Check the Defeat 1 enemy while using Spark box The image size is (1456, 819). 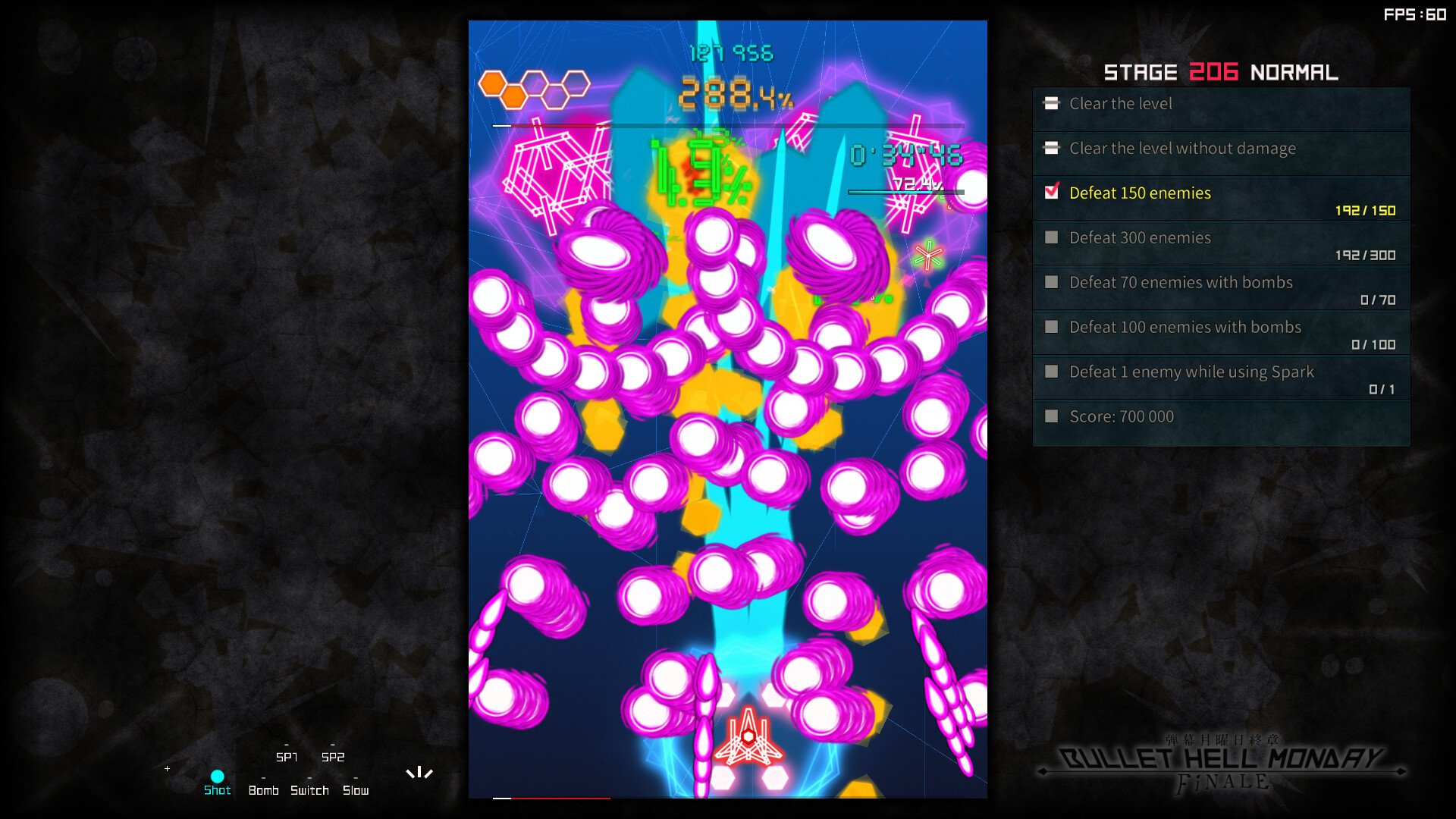click(x=1051, y=372)
